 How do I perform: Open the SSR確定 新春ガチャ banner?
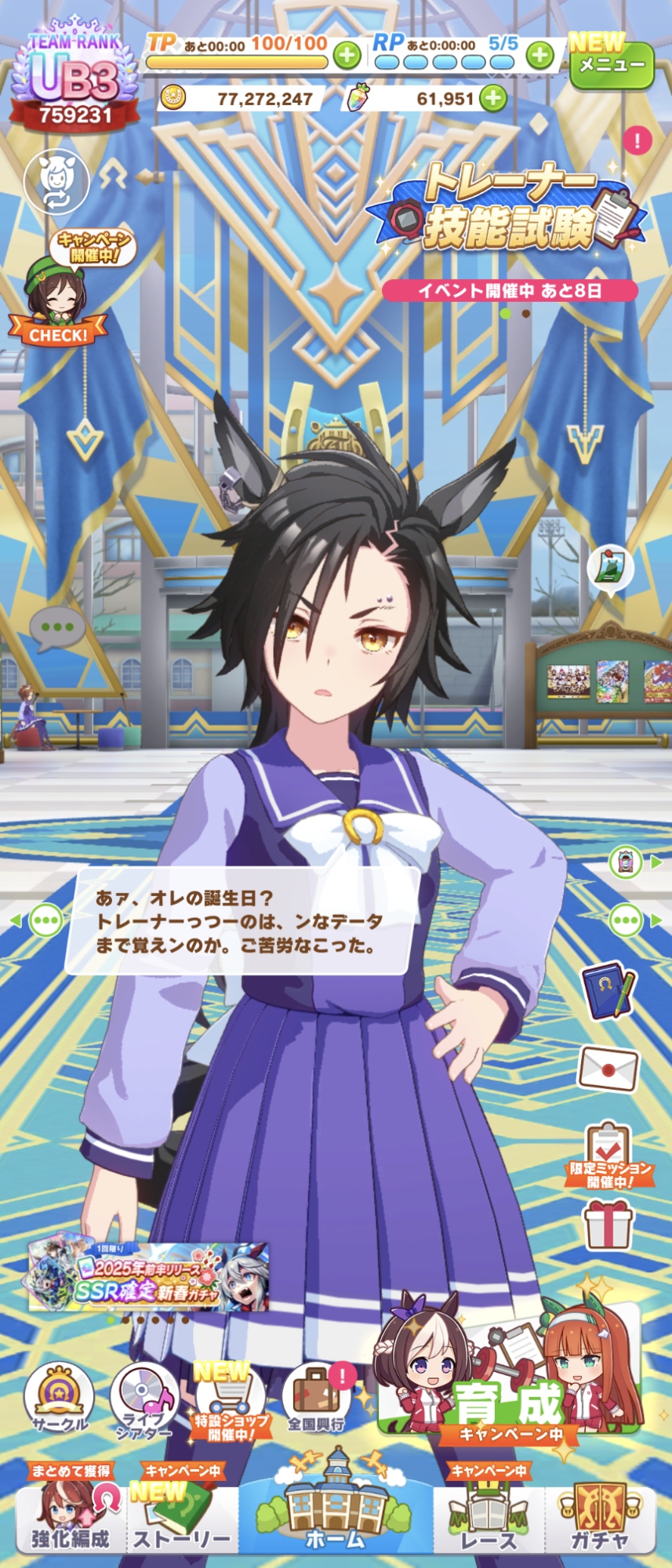click(149, 1278)
